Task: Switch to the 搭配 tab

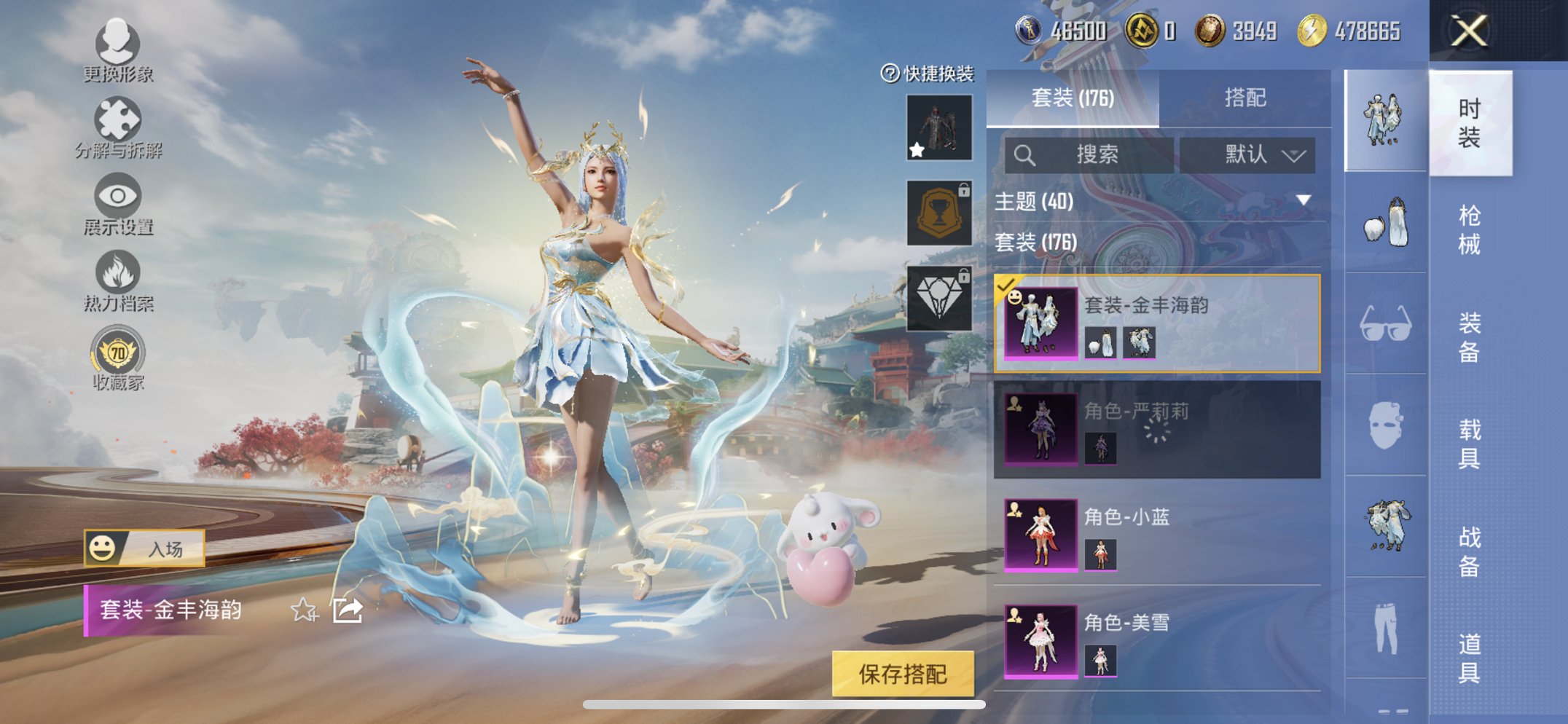Action: click(x=1245, y=99)
